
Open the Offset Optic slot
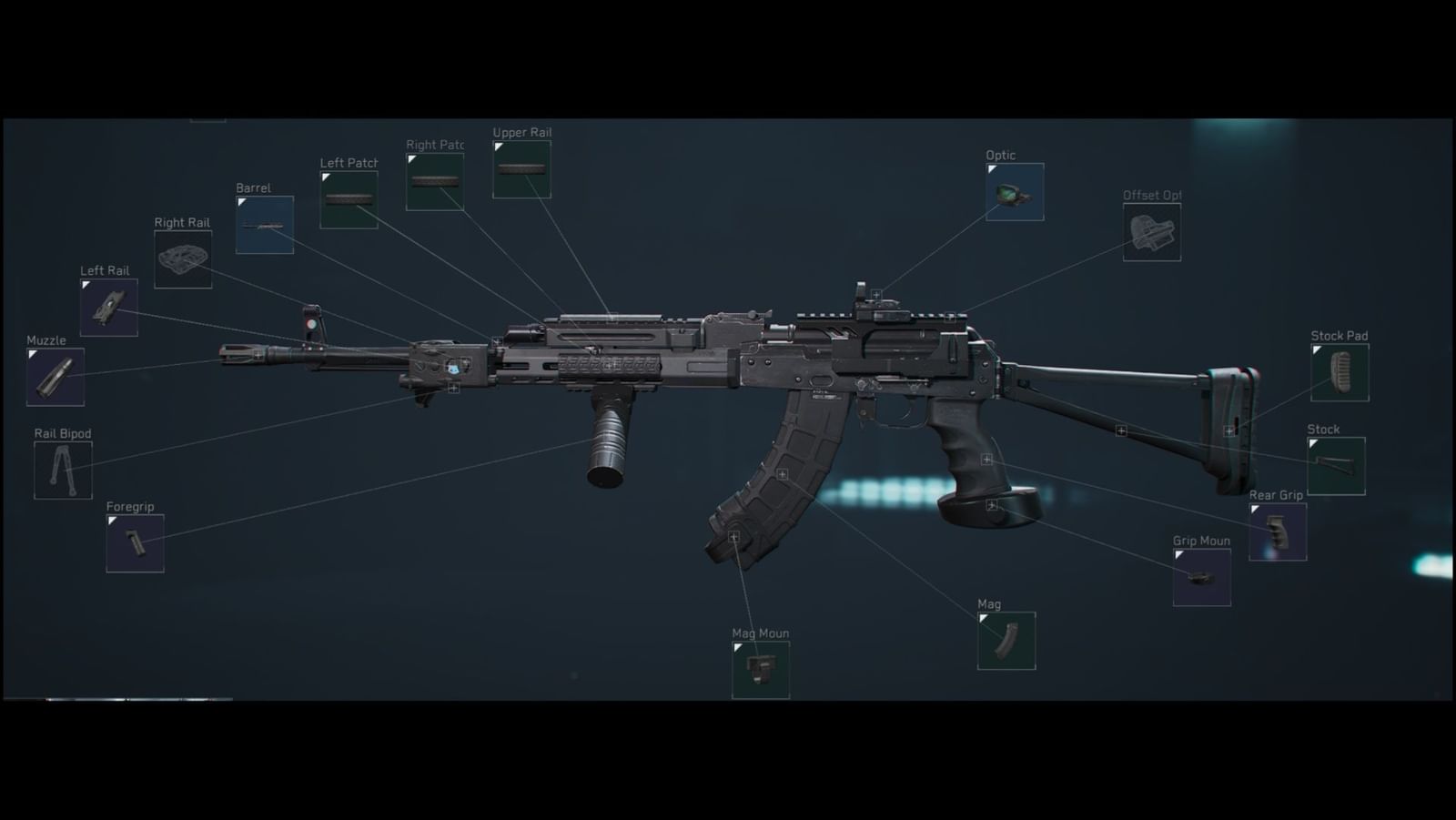coord(1151,232)
